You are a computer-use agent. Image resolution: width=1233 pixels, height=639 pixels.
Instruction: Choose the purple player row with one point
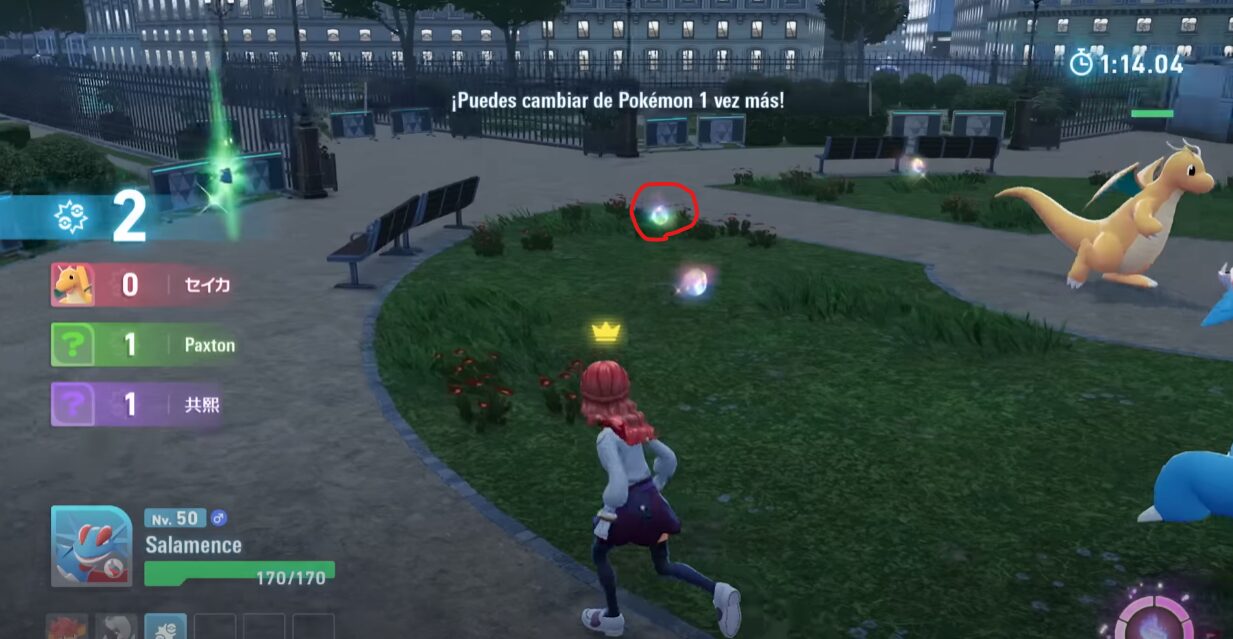[137, 405]
